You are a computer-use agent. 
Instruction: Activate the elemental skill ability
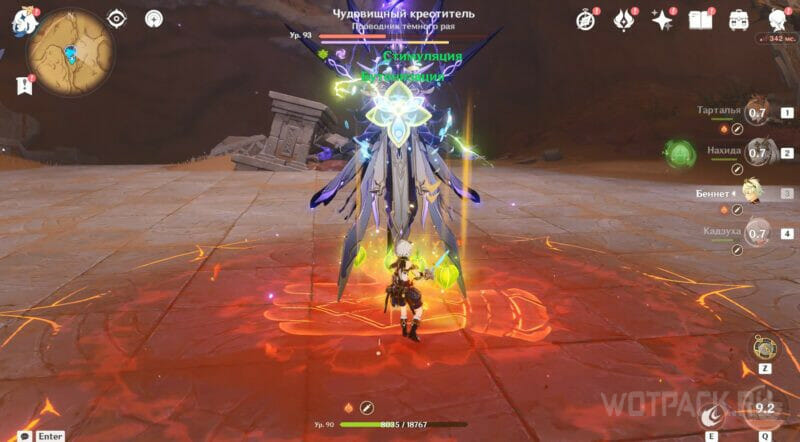714,412
